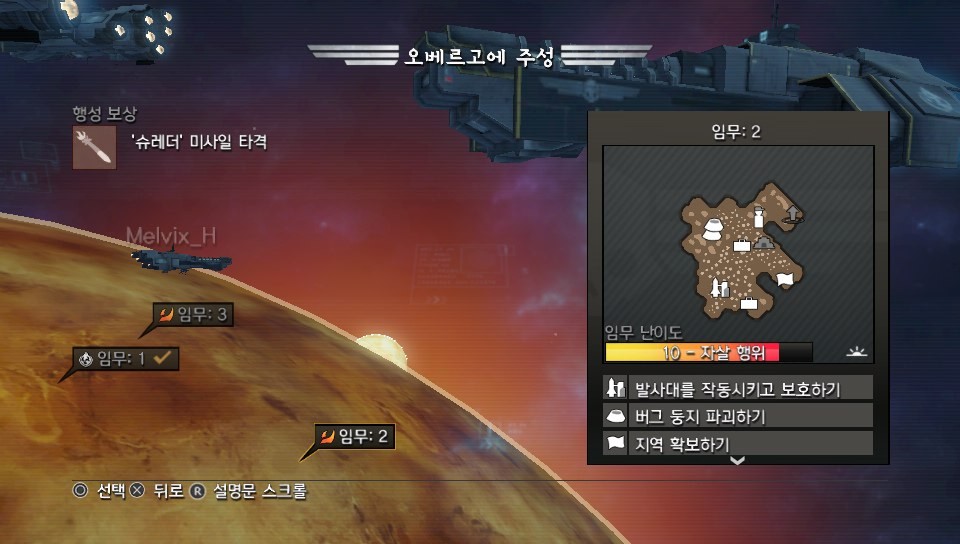This screenshot has height=544, width=960.
Task: Expand objectives with the down arrow
Action: point(738,460)
